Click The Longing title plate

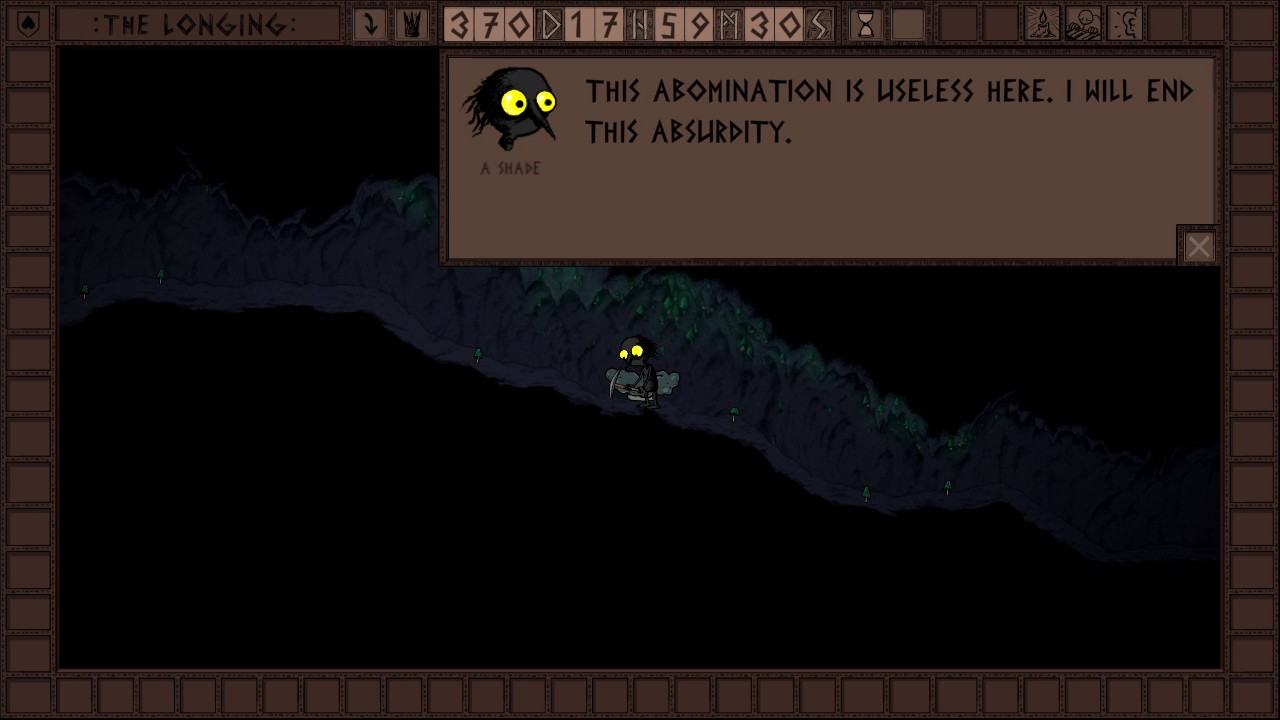[x=196, y=24]
